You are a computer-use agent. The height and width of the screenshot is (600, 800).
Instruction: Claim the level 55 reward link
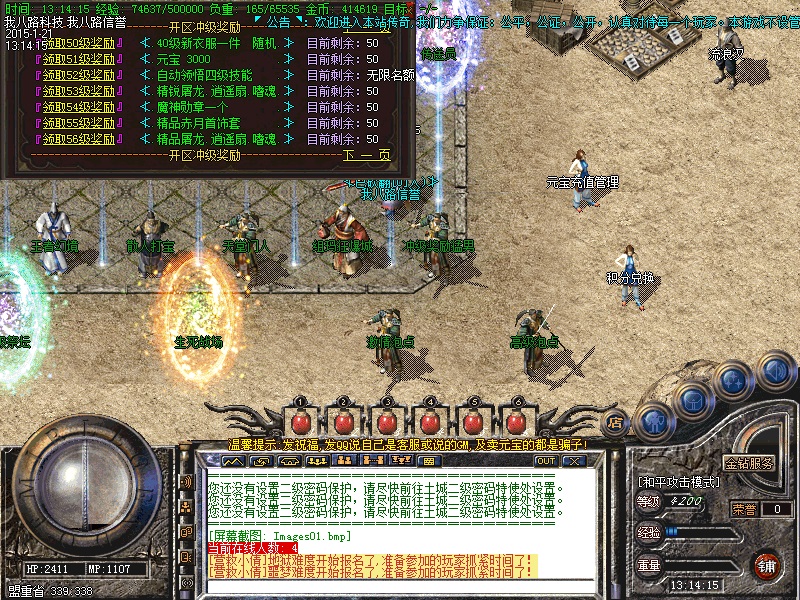(78, 123)
